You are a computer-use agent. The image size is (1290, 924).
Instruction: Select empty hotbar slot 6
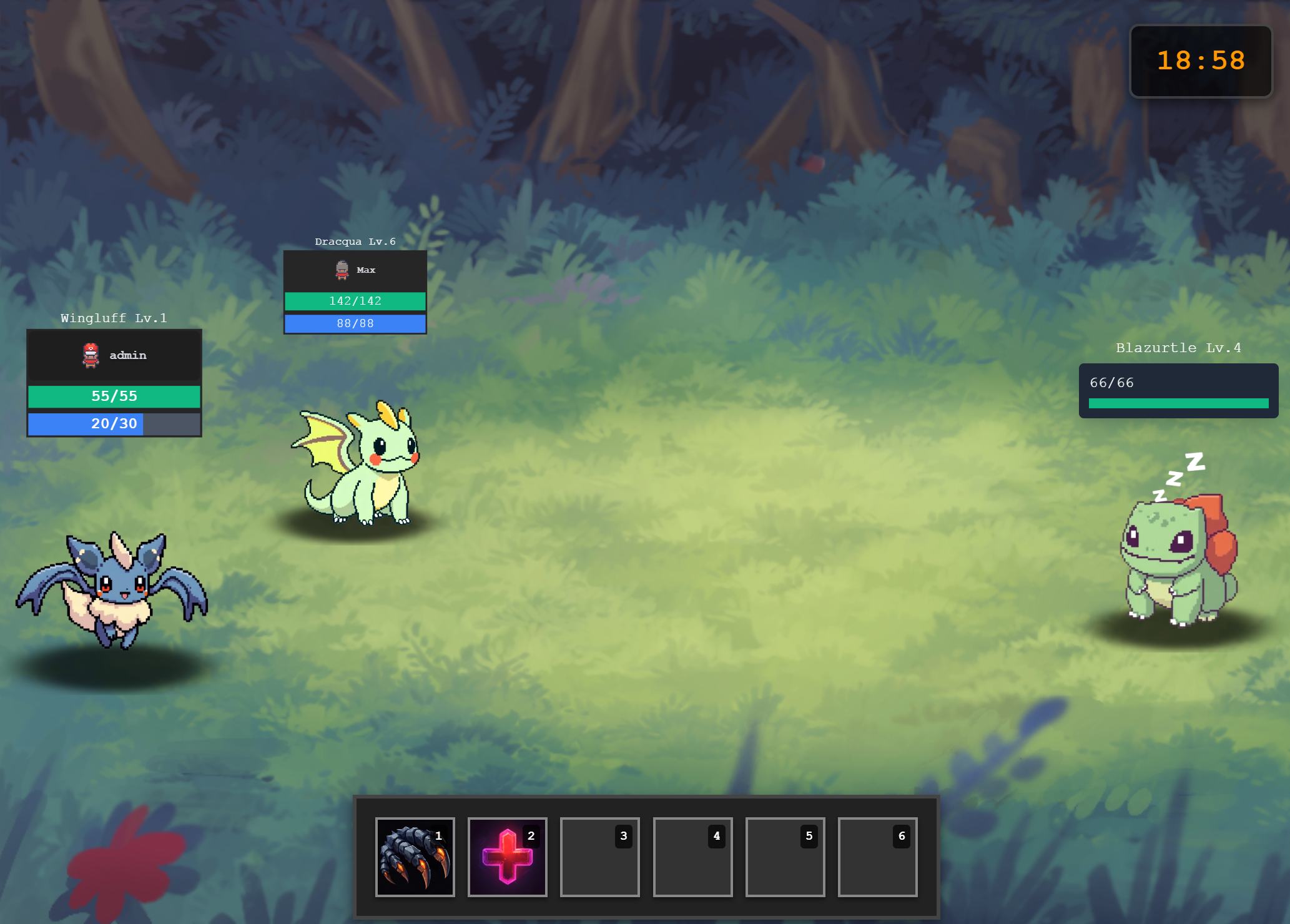click(877, 856)
